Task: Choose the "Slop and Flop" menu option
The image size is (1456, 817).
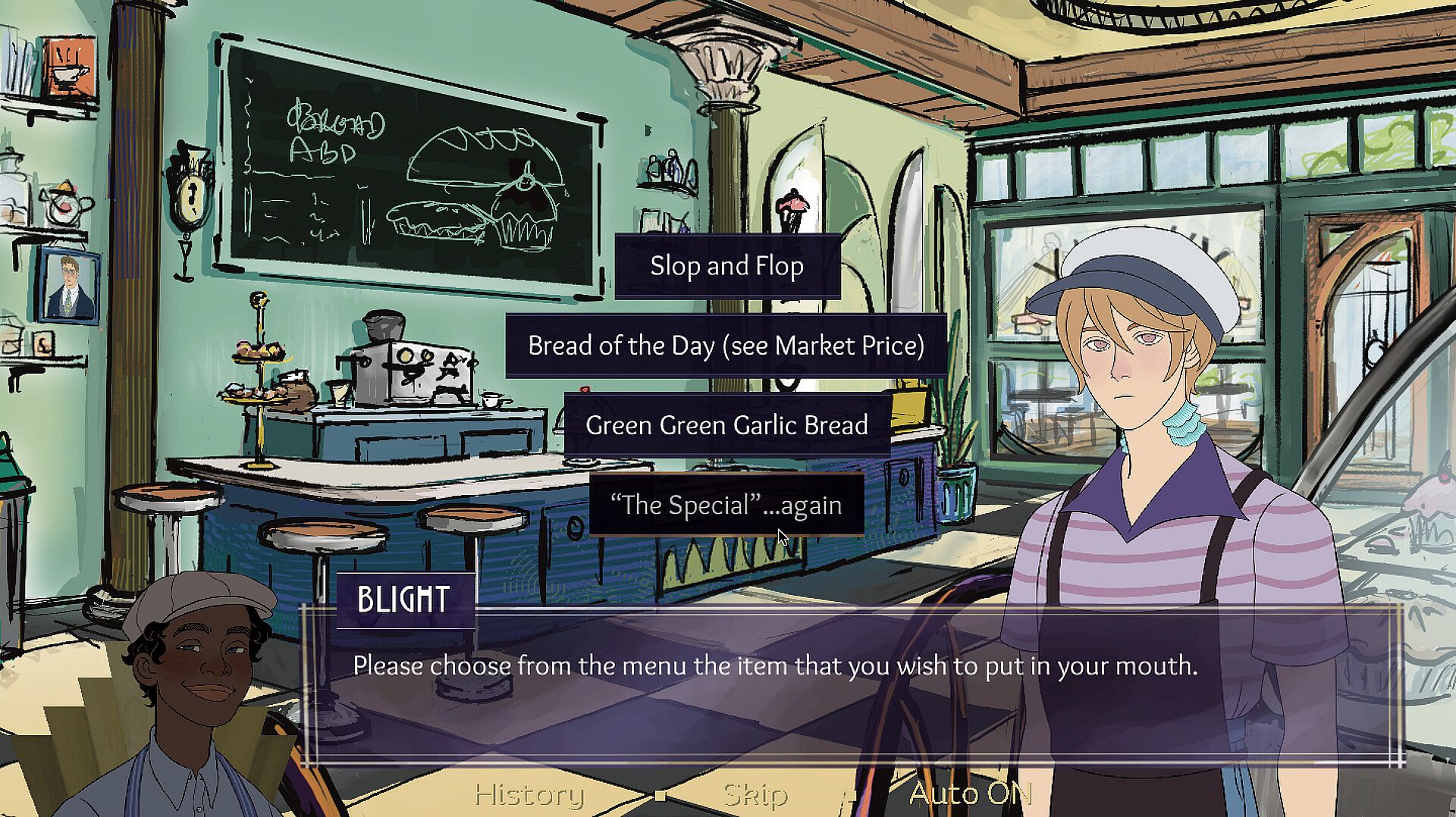Action: coord(726,266)
